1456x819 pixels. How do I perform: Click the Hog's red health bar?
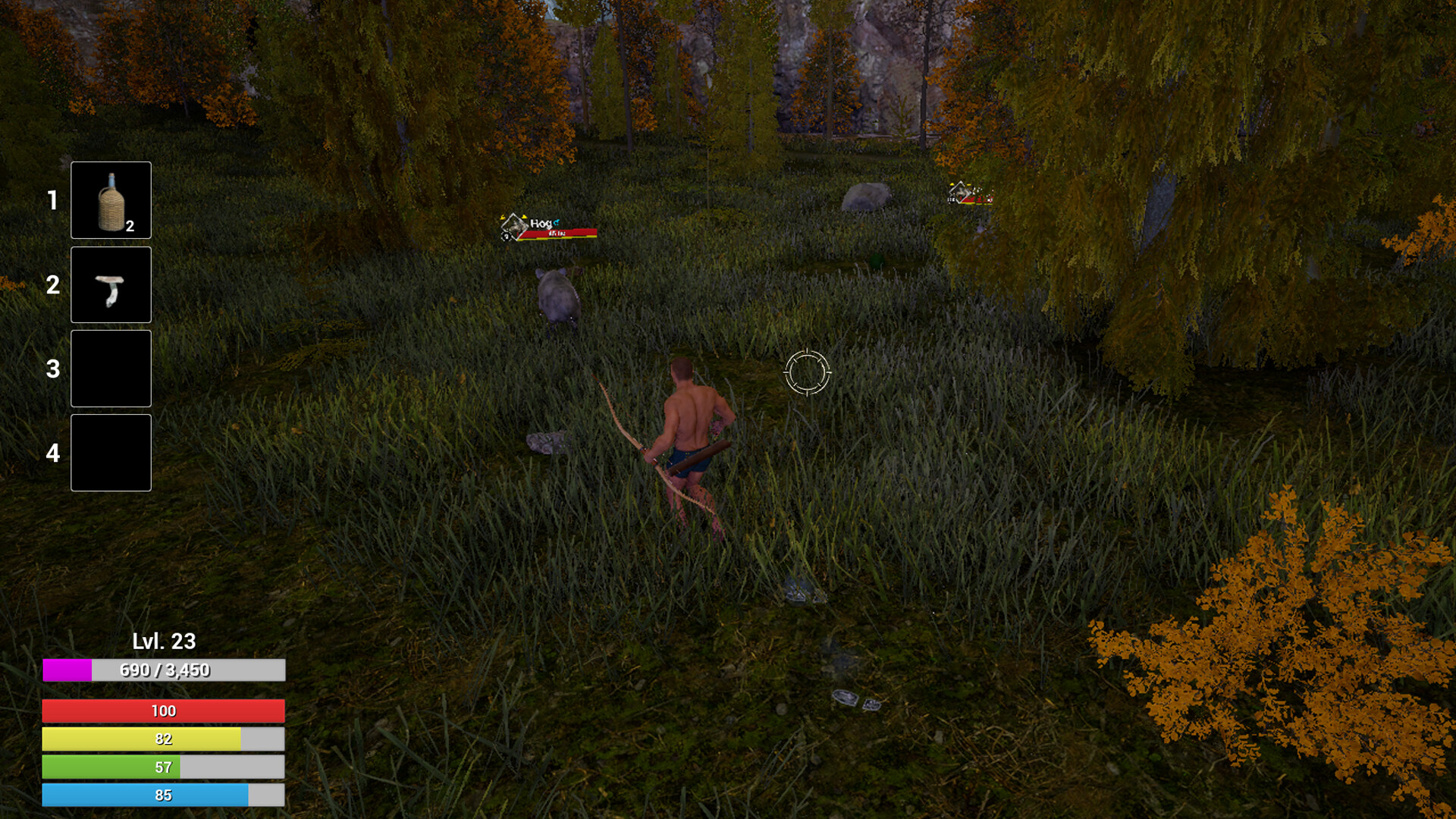[x=558, y=234]
